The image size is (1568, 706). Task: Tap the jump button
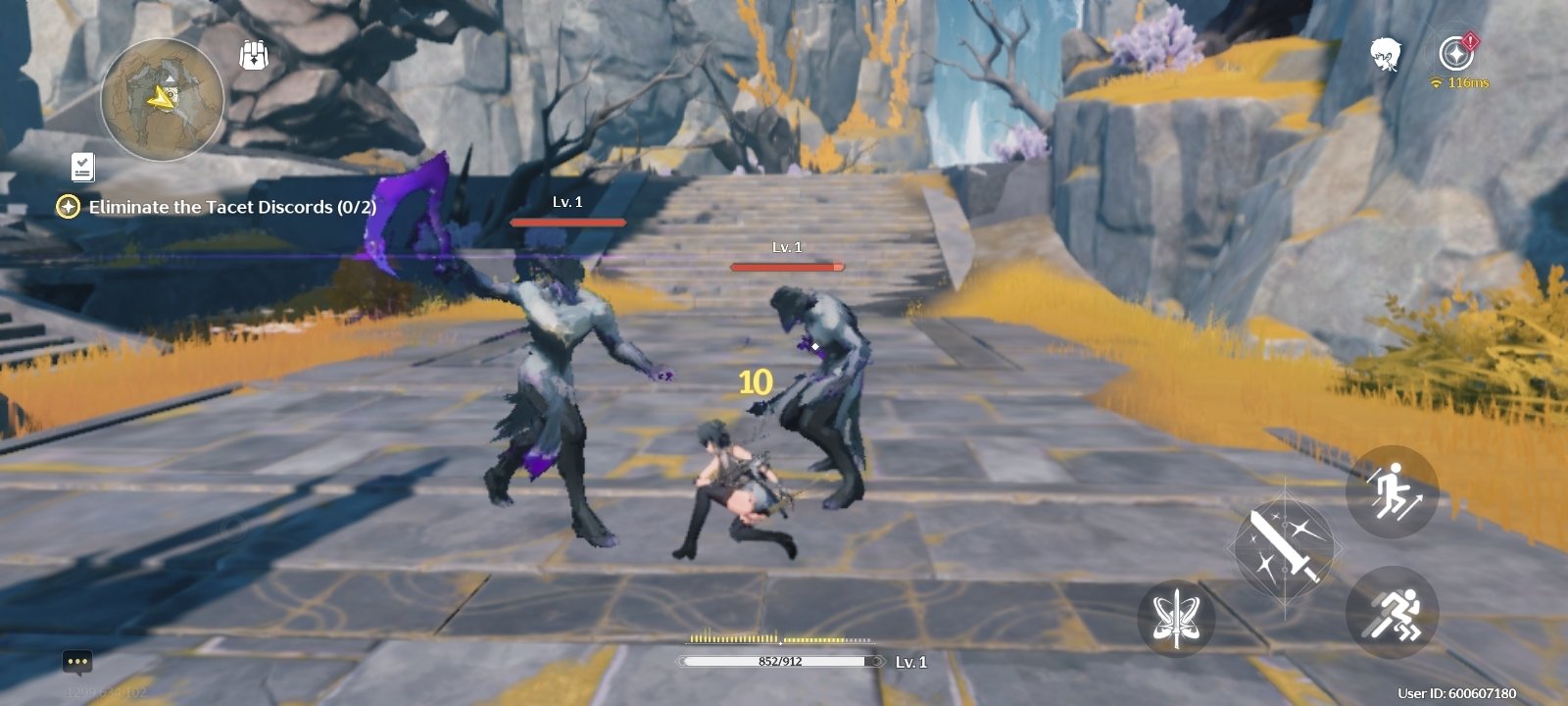1392,492
